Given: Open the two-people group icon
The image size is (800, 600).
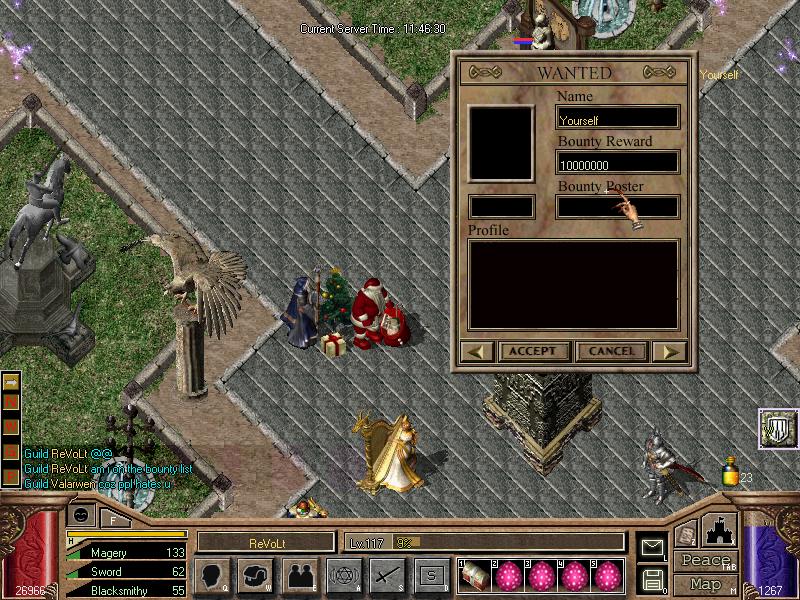Looking at the screenshot, I should pyautogui.click(x=300, y=575).
